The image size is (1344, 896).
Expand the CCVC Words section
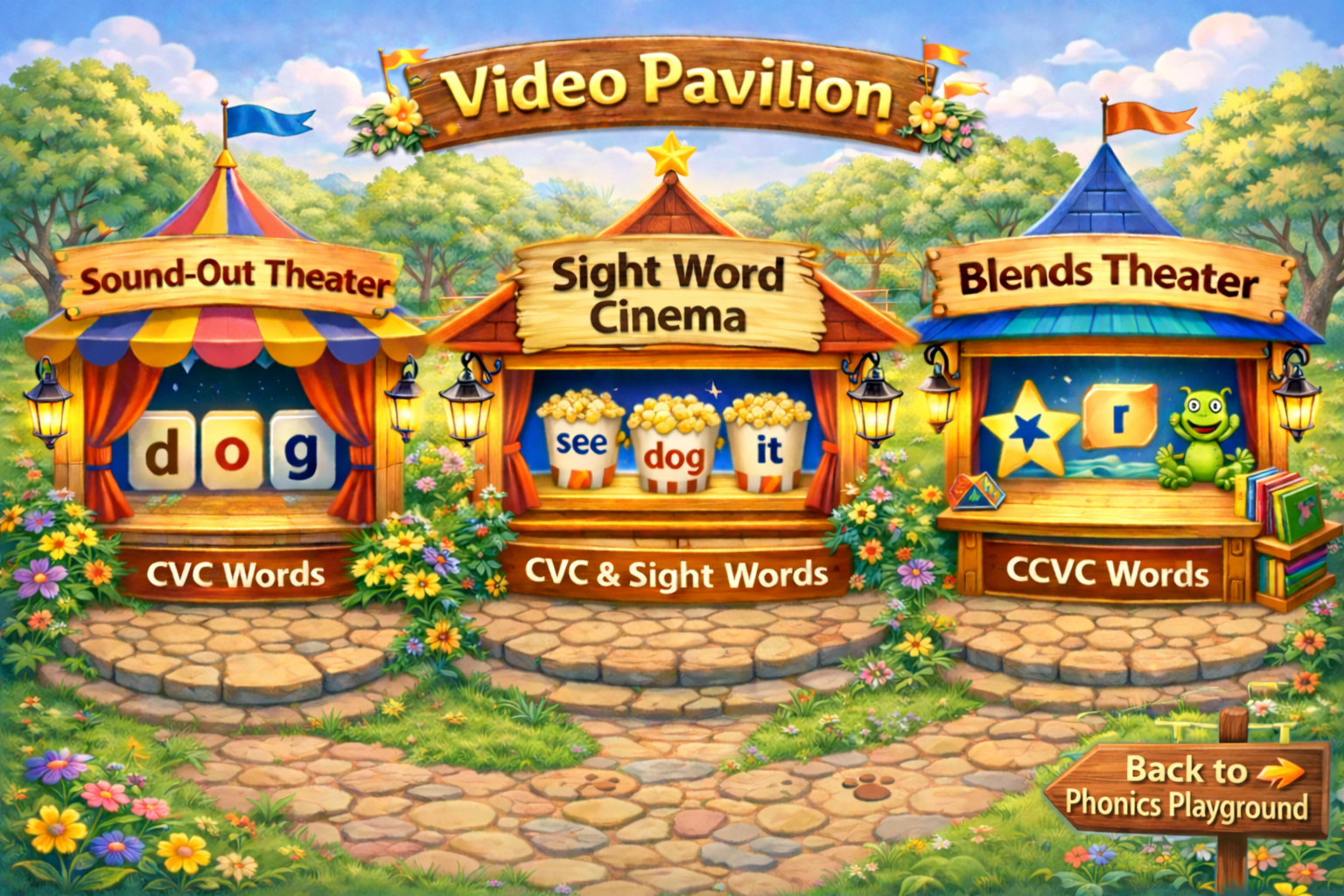(x=1108, y=575)
